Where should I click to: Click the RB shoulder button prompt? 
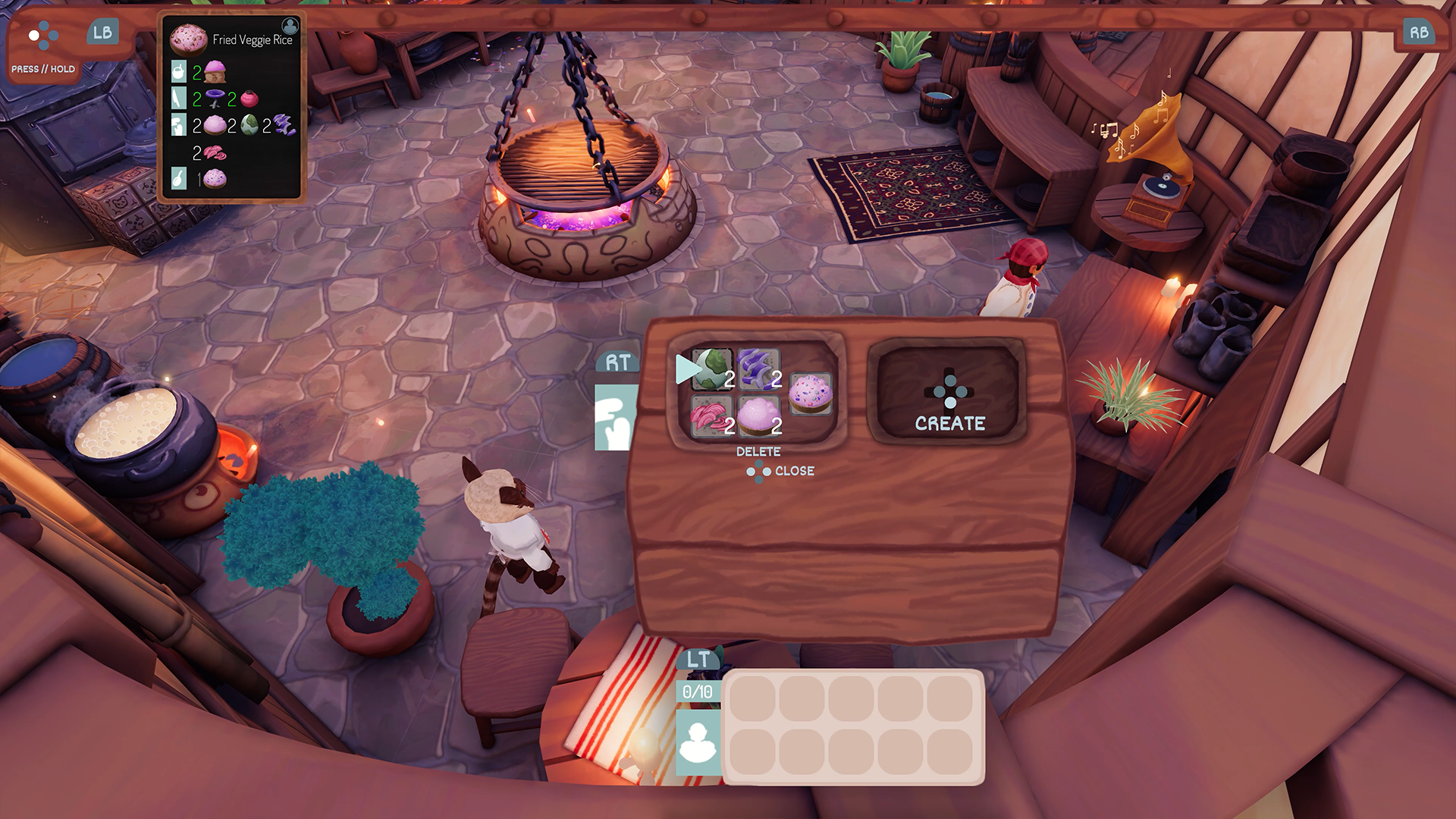pyautogui.click(x=1420, y=33)
